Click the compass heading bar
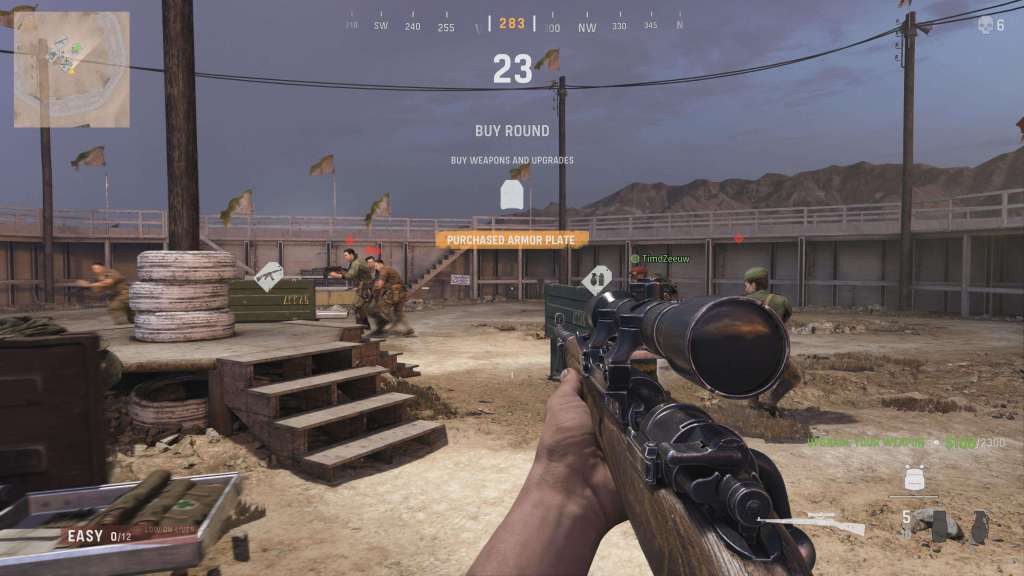 pos(512,25)
